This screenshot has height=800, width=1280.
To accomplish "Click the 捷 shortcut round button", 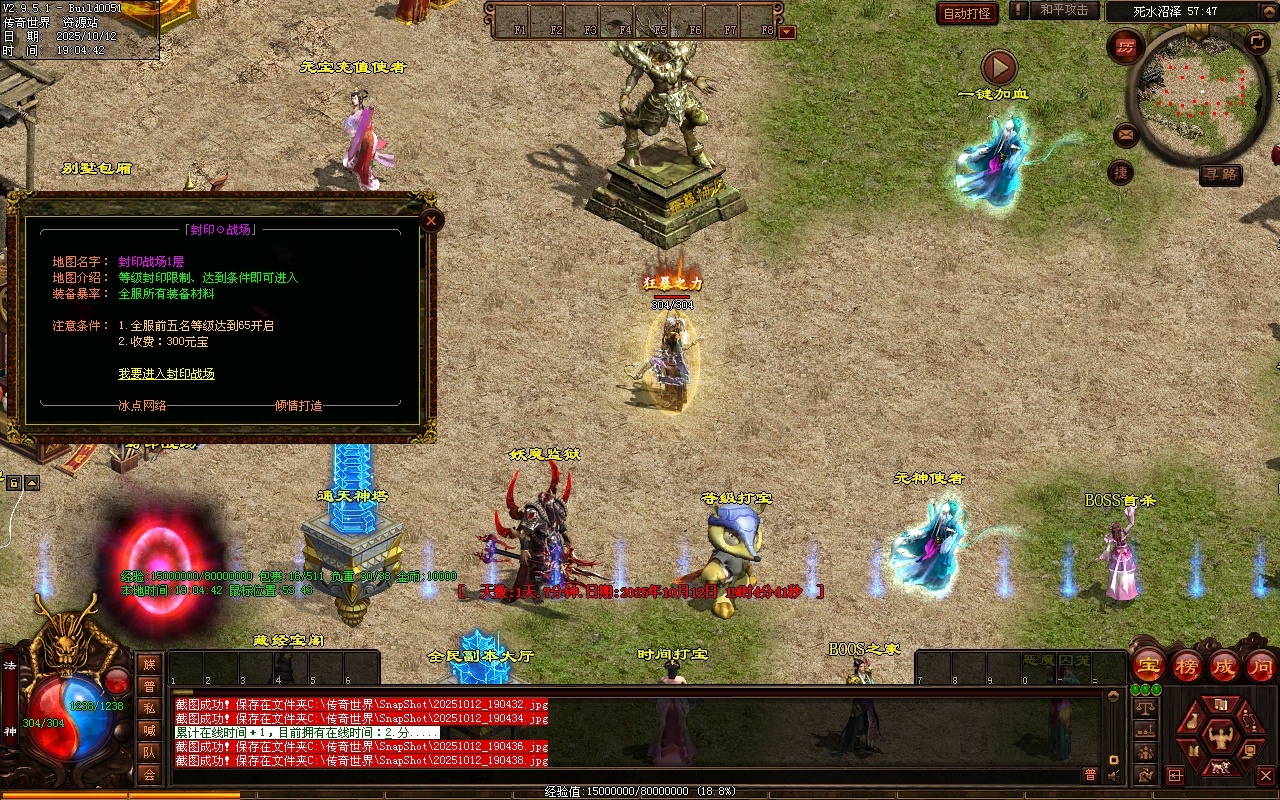I will point(1121,173).
